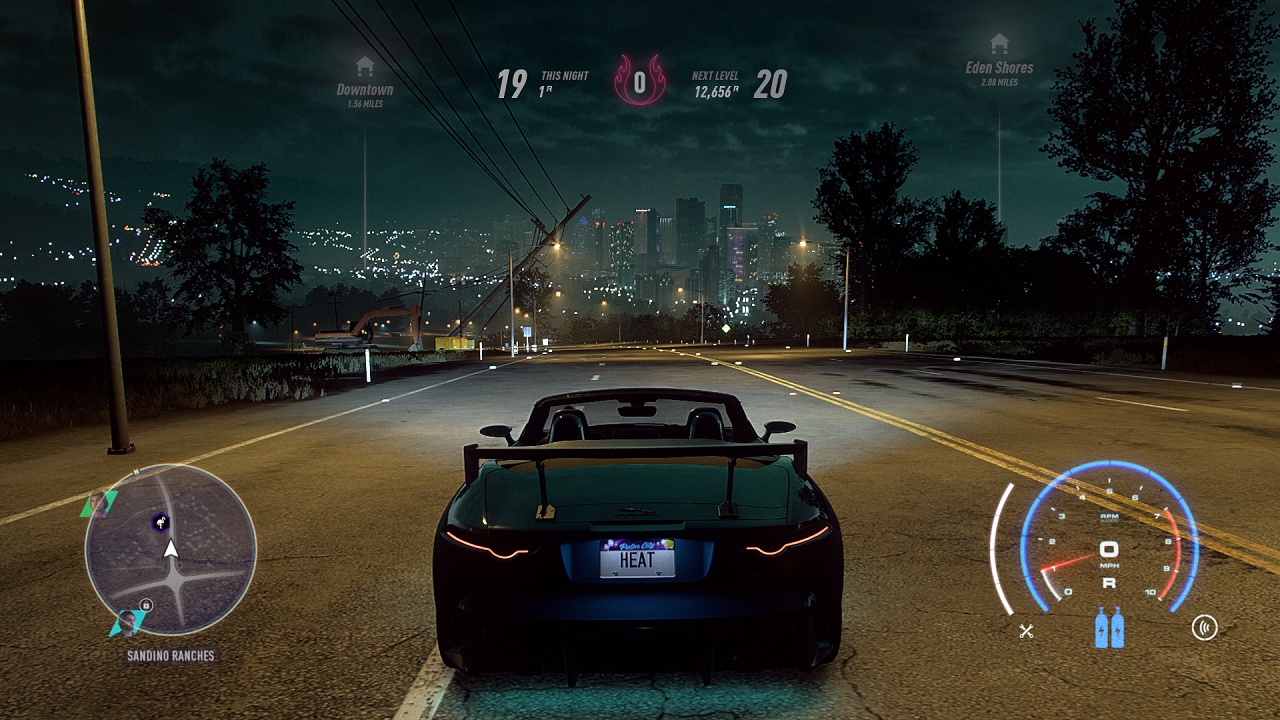Screen dimensions: 1280x720
Task: Click the circular sound wave icon
Action: tap(1204, 628)
